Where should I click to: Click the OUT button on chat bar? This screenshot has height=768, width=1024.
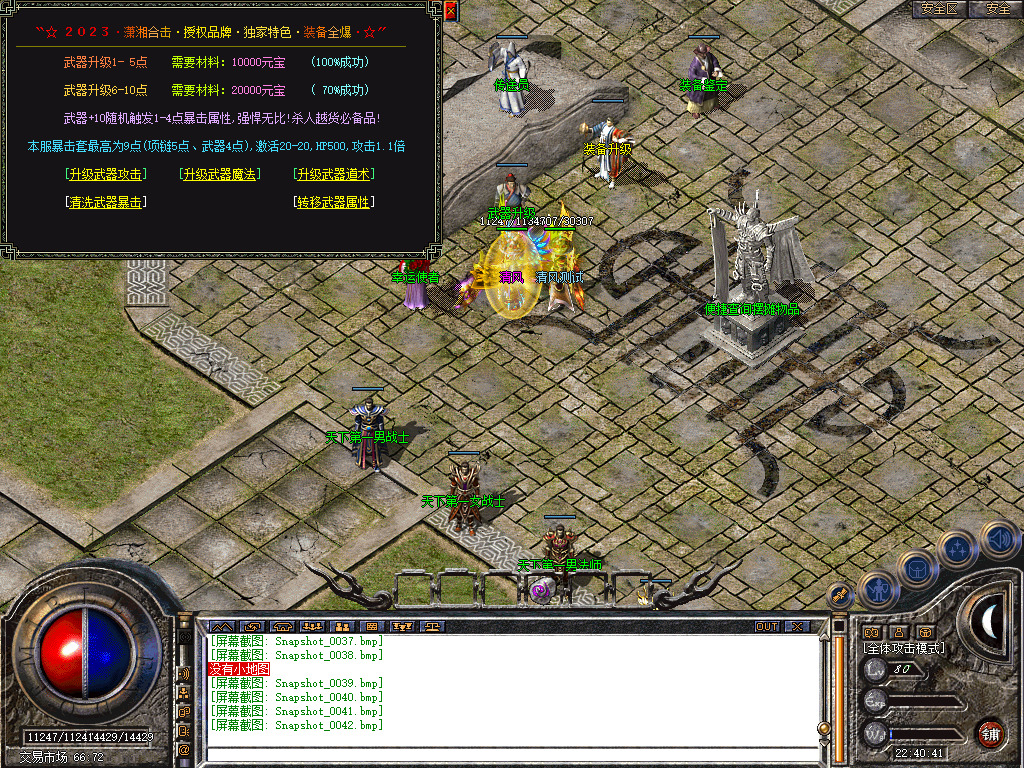766,627
